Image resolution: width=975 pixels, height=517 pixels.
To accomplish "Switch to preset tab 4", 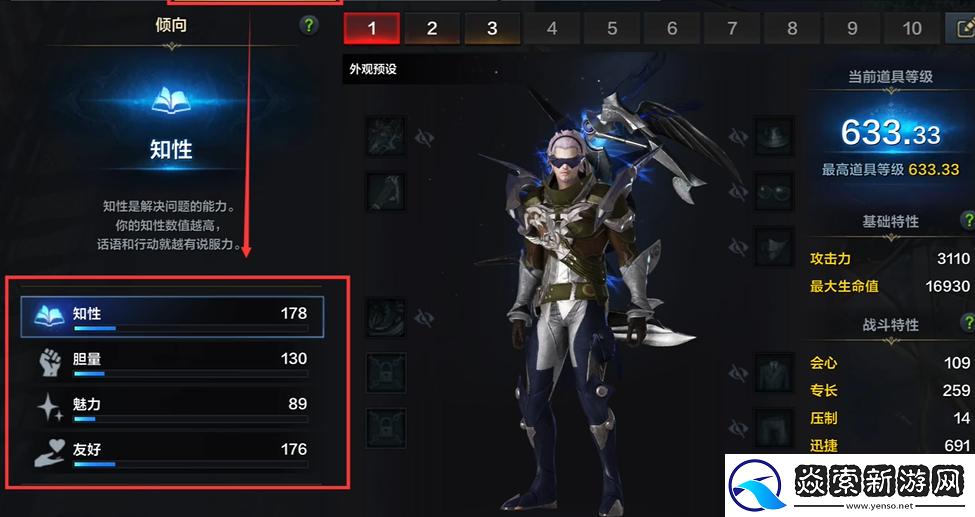I will coord(552,29).
